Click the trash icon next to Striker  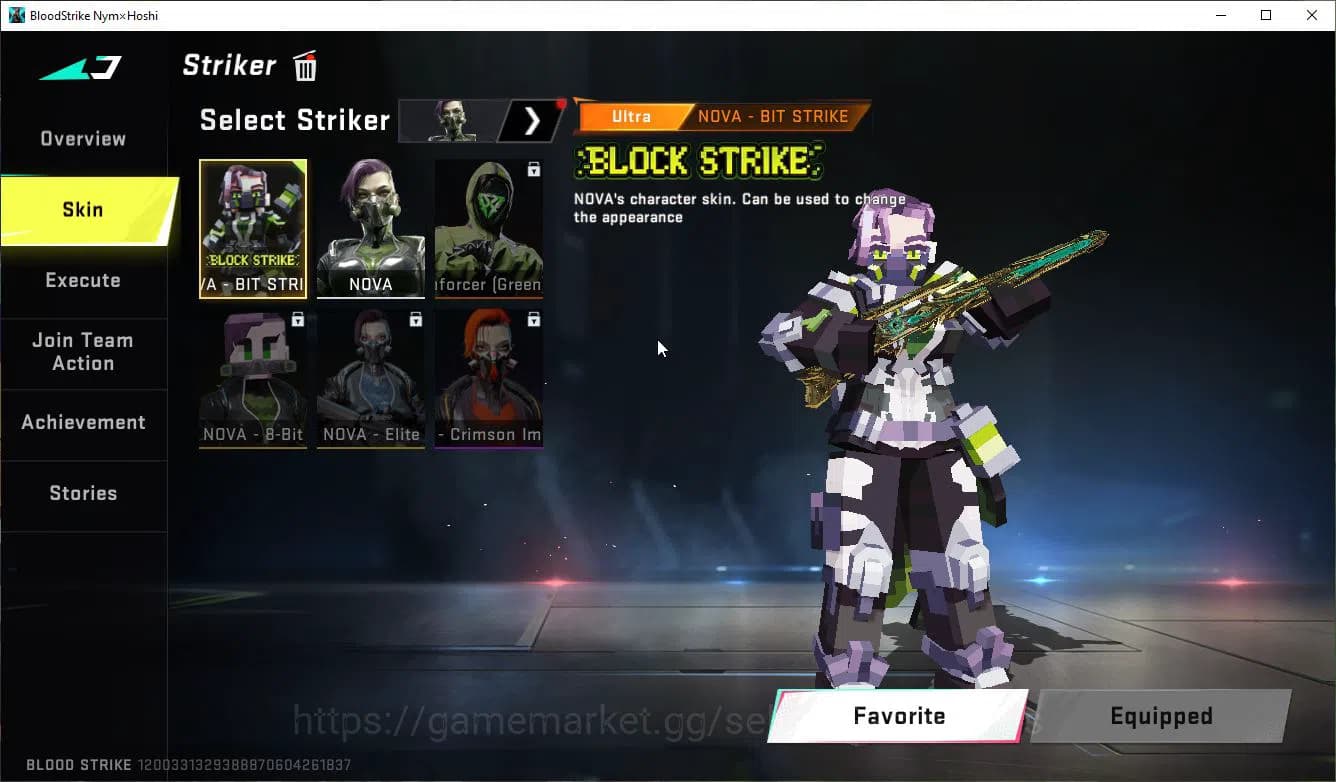pos(303,65)
